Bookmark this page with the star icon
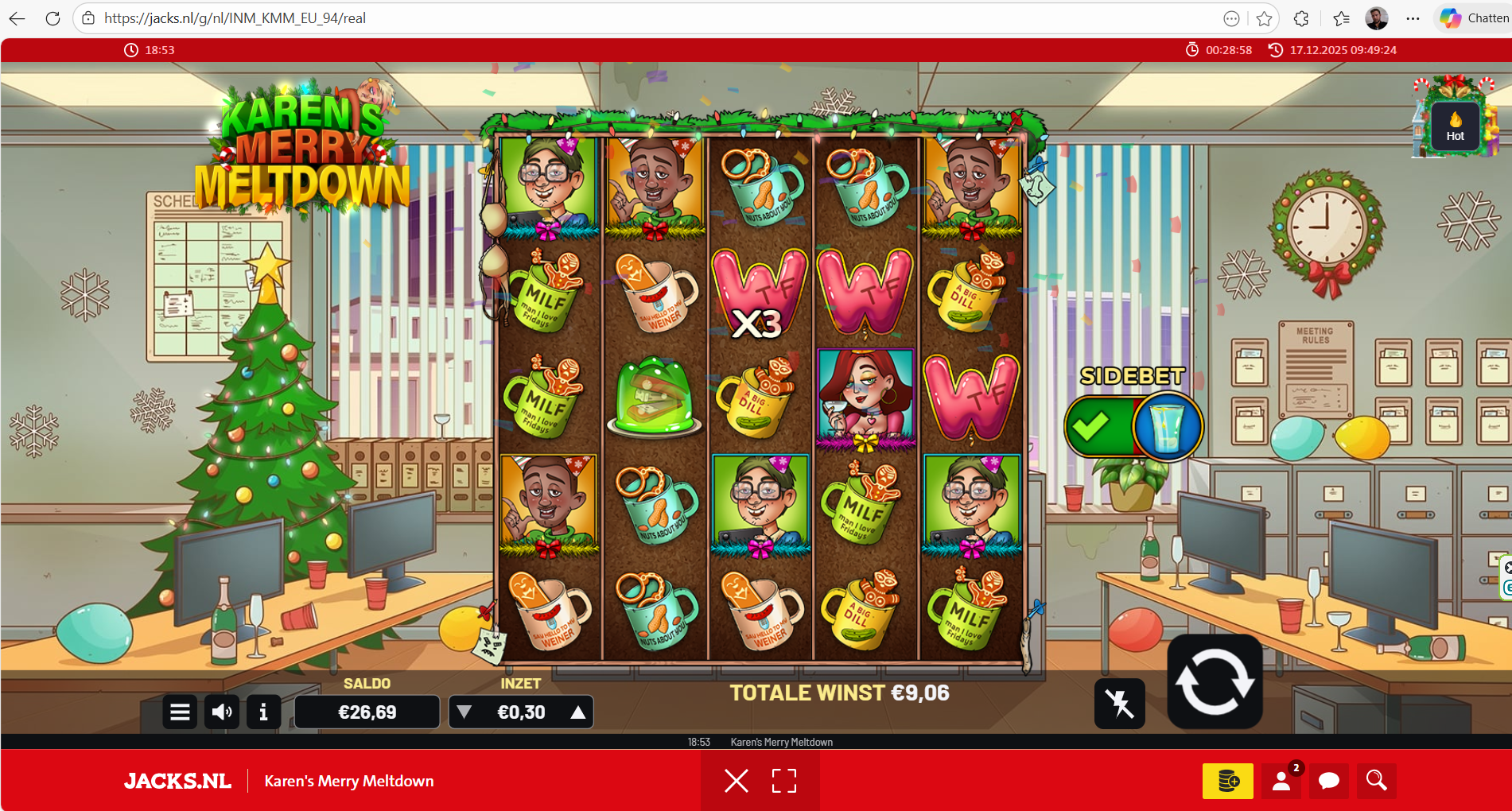This screenshot has width=1512, height=811. pos(1264,18)
